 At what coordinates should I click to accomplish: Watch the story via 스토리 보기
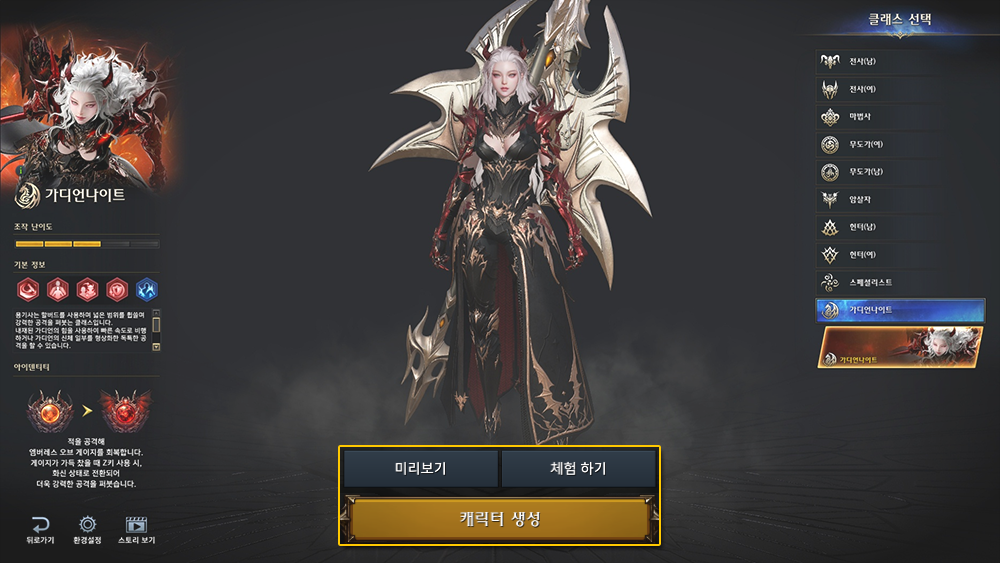coord(136,529)
